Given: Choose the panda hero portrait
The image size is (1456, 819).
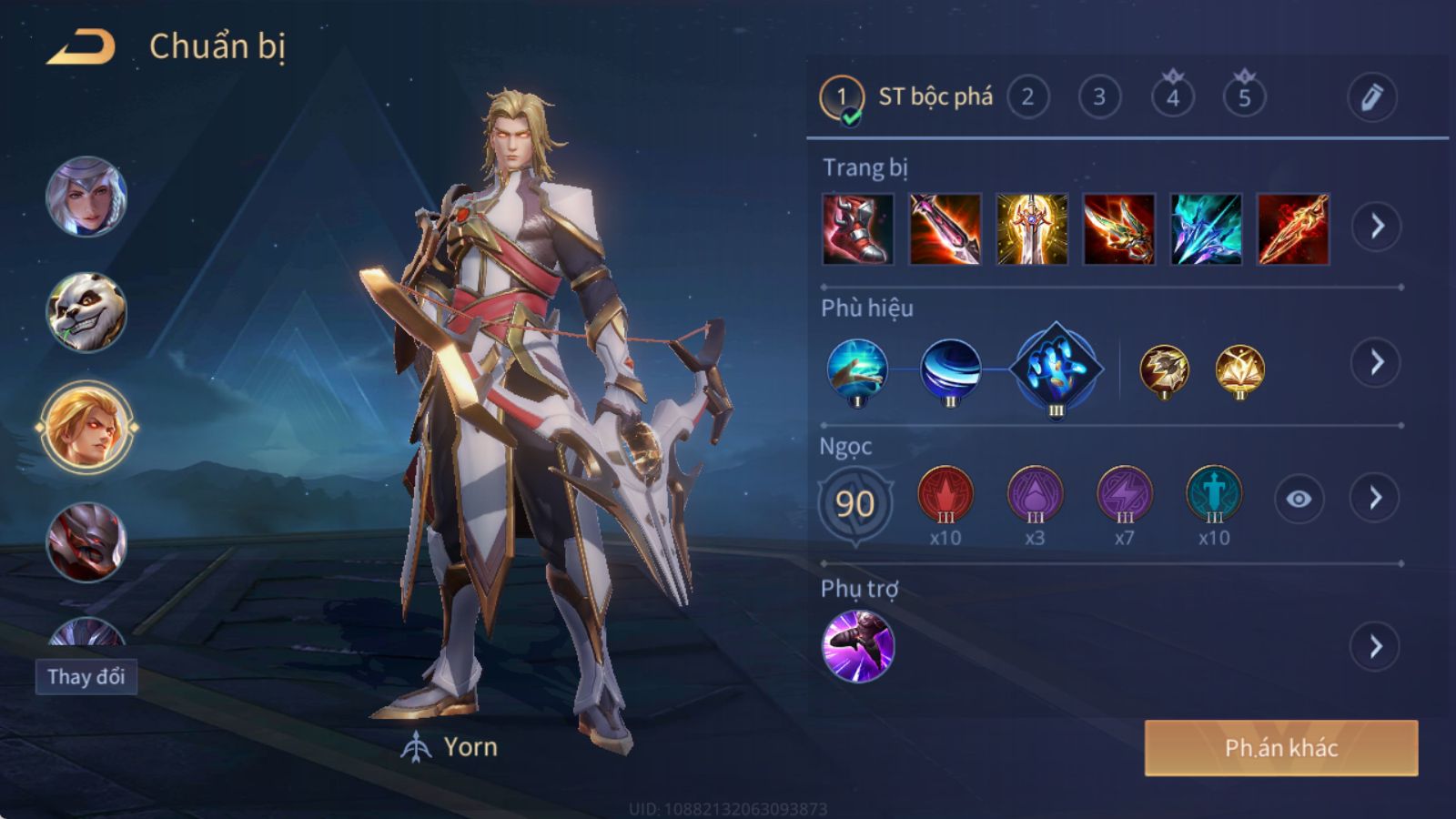Looking at the screenshot, I should [86, 312].
